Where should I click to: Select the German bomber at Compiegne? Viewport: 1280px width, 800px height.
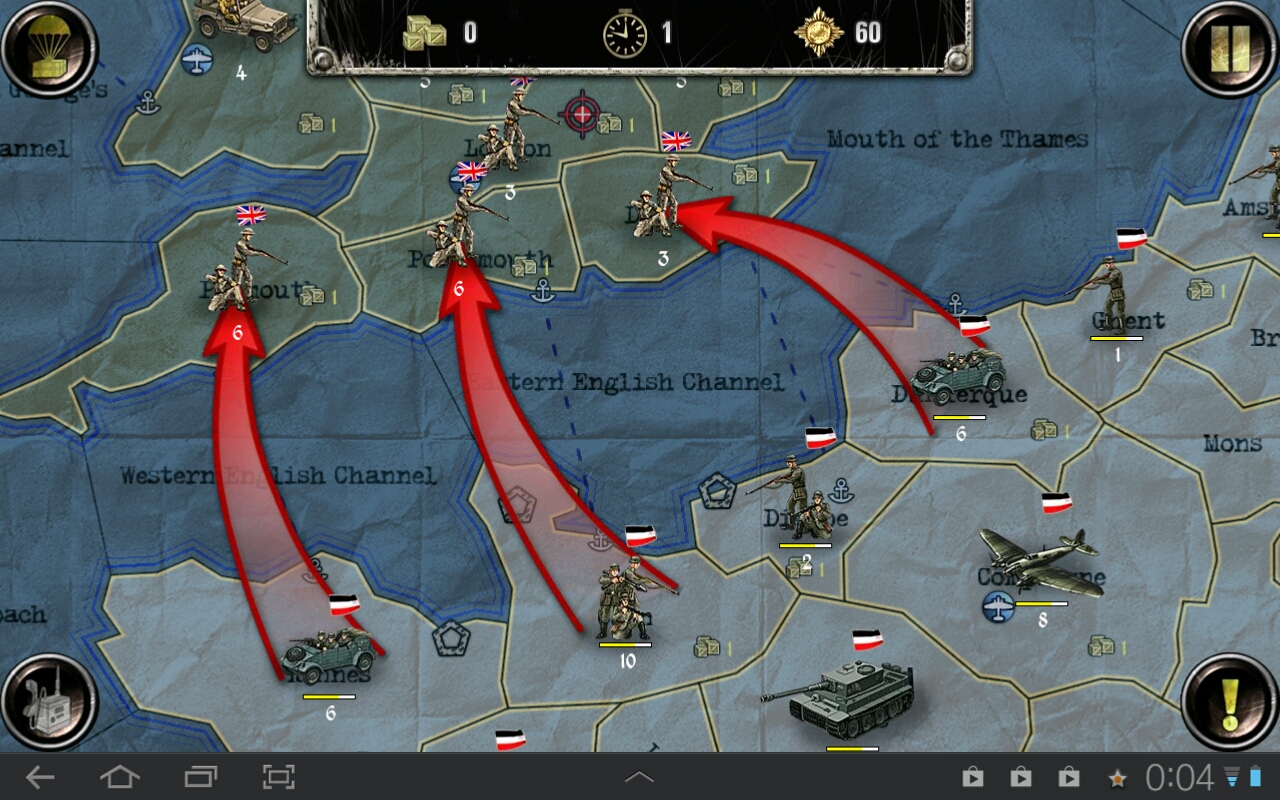1040,562
